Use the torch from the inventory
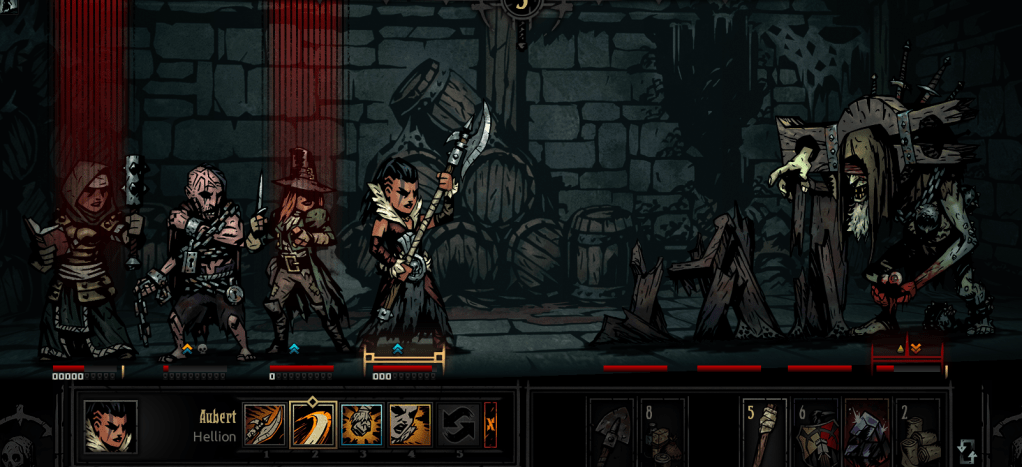 [x=764, y=432]
